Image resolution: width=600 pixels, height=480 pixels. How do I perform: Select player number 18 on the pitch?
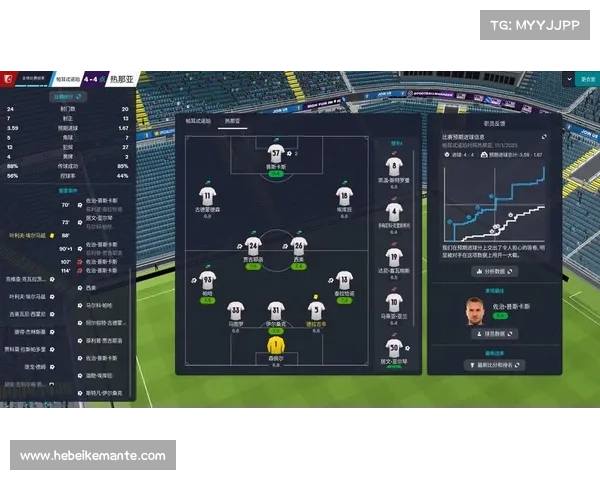[x=344, y=196]
